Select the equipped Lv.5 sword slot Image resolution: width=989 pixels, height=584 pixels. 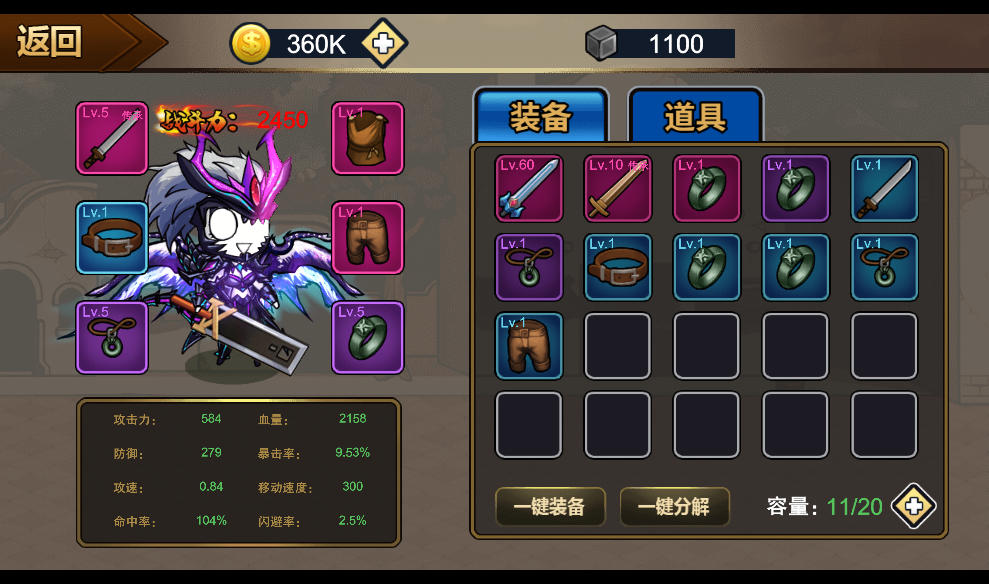pos(112,138)
